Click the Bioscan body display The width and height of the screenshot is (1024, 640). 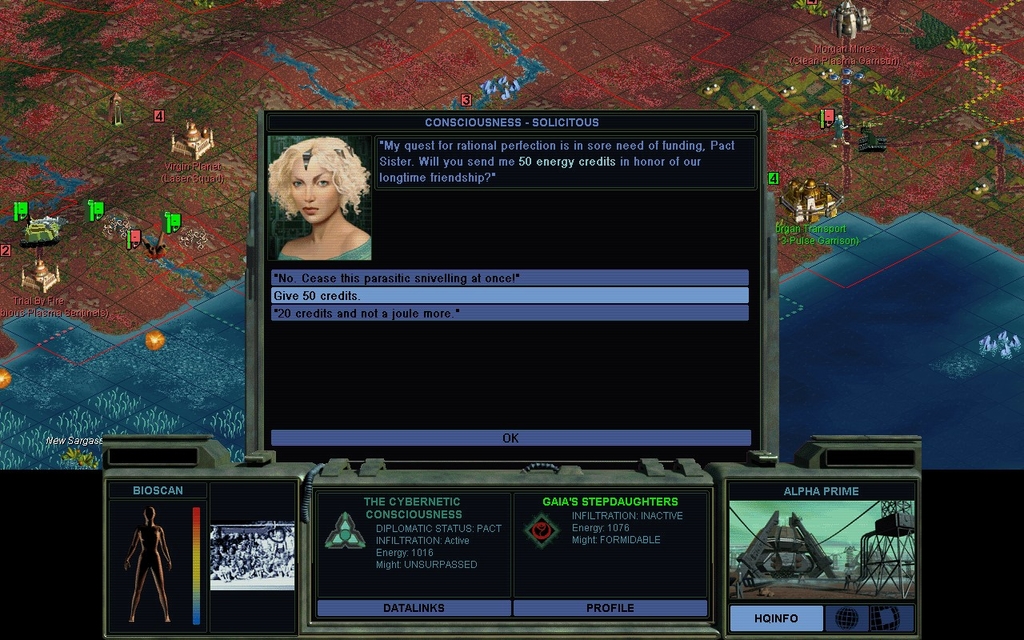pyautogui.click(x=149, y=563)
